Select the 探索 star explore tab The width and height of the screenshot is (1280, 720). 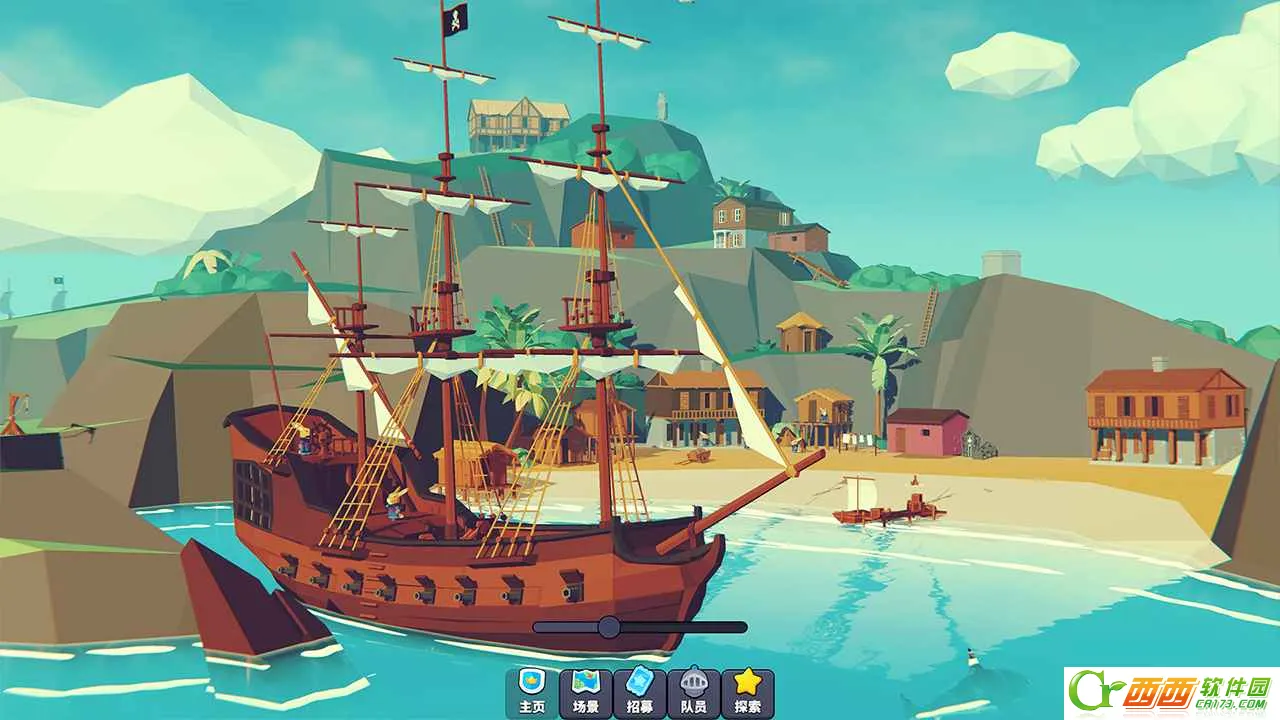748,693
